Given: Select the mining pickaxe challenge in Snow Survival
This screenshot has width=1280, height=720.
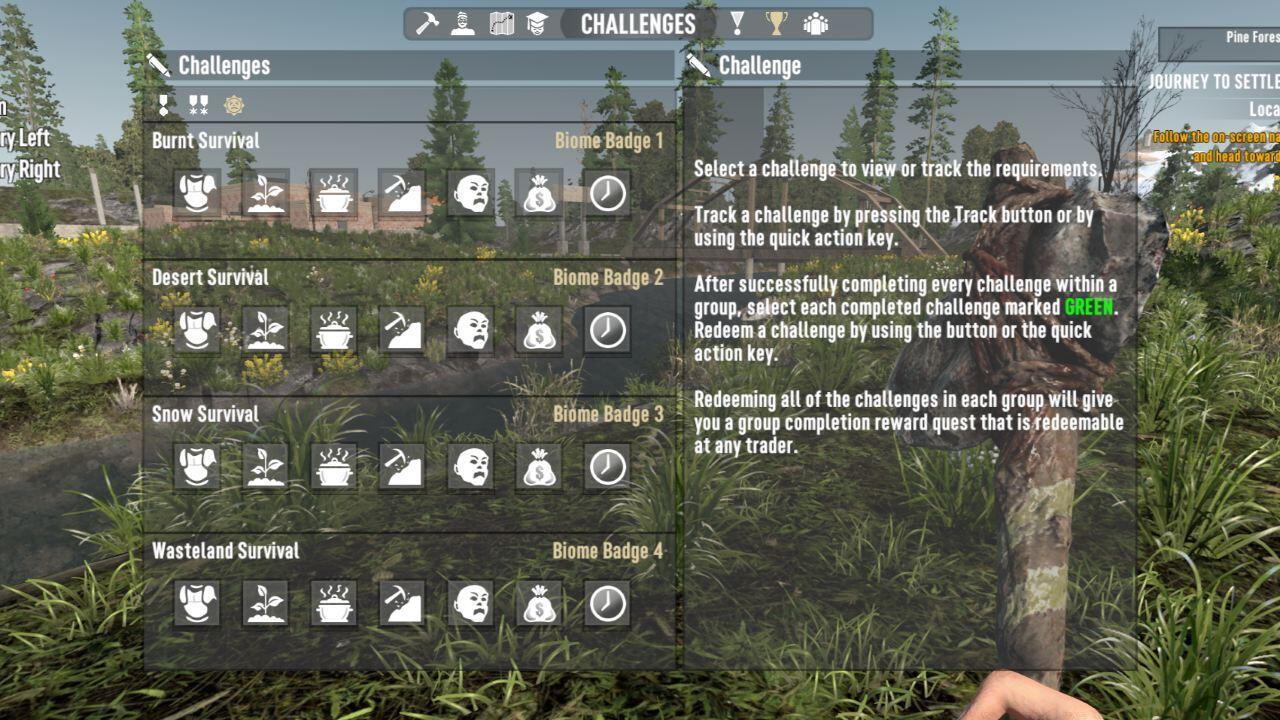Looking at the screenshot, I should tap(402, 467).
